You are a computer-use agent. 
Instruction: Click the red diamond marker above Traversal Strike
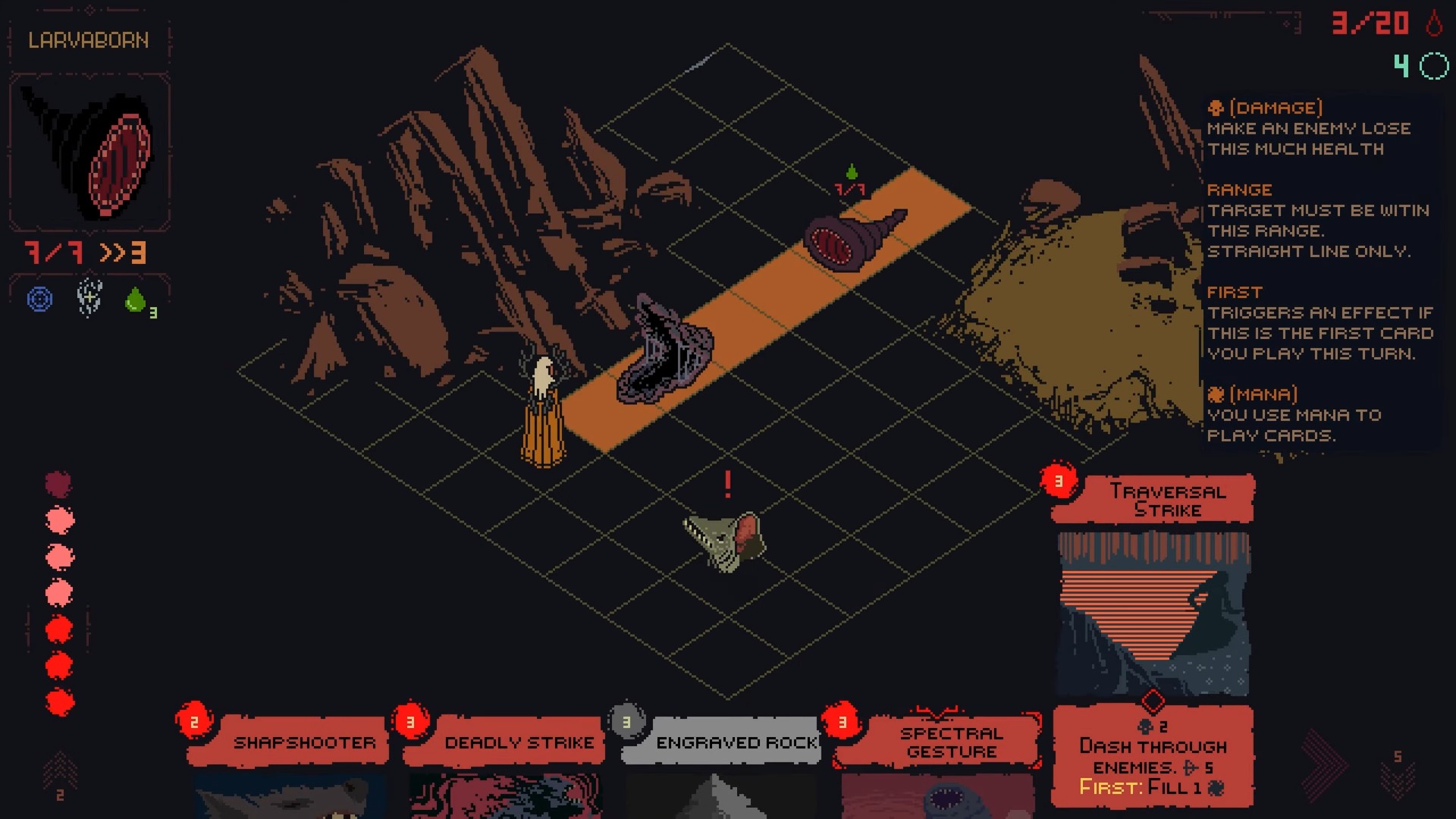point(1153,701)
